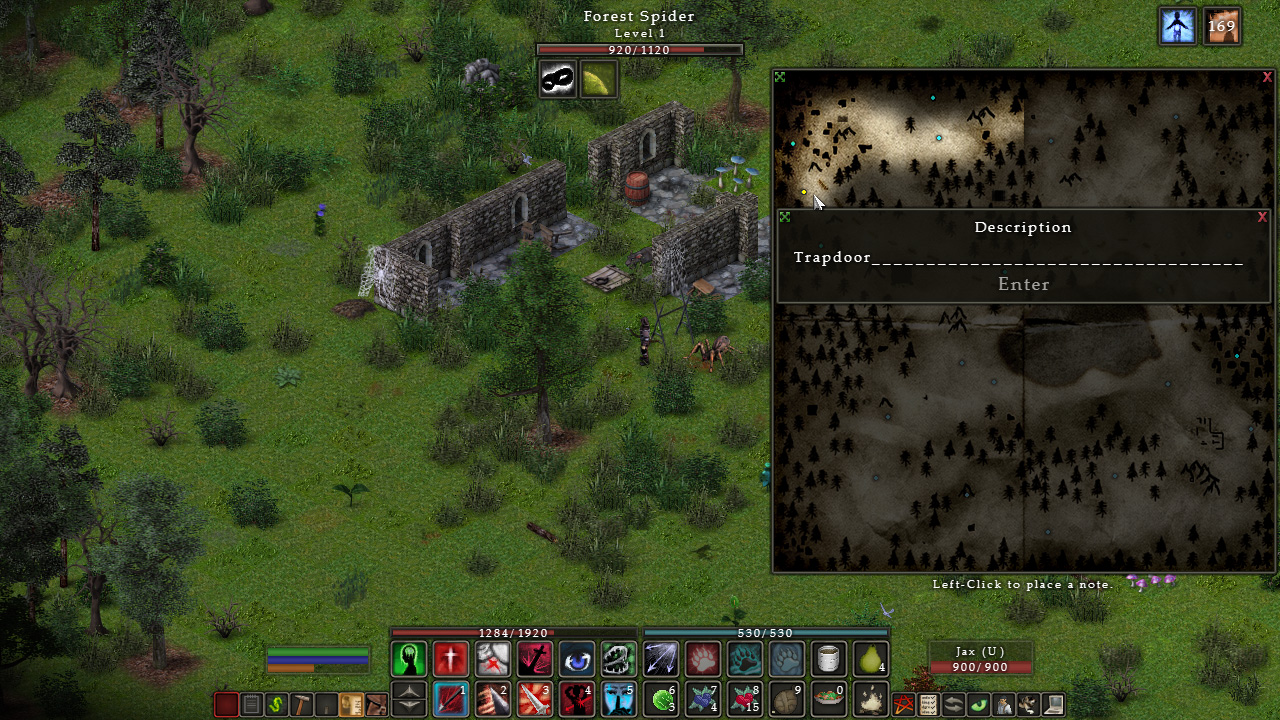
Task: Close the Description dialog
Action: click(1262, 217)
